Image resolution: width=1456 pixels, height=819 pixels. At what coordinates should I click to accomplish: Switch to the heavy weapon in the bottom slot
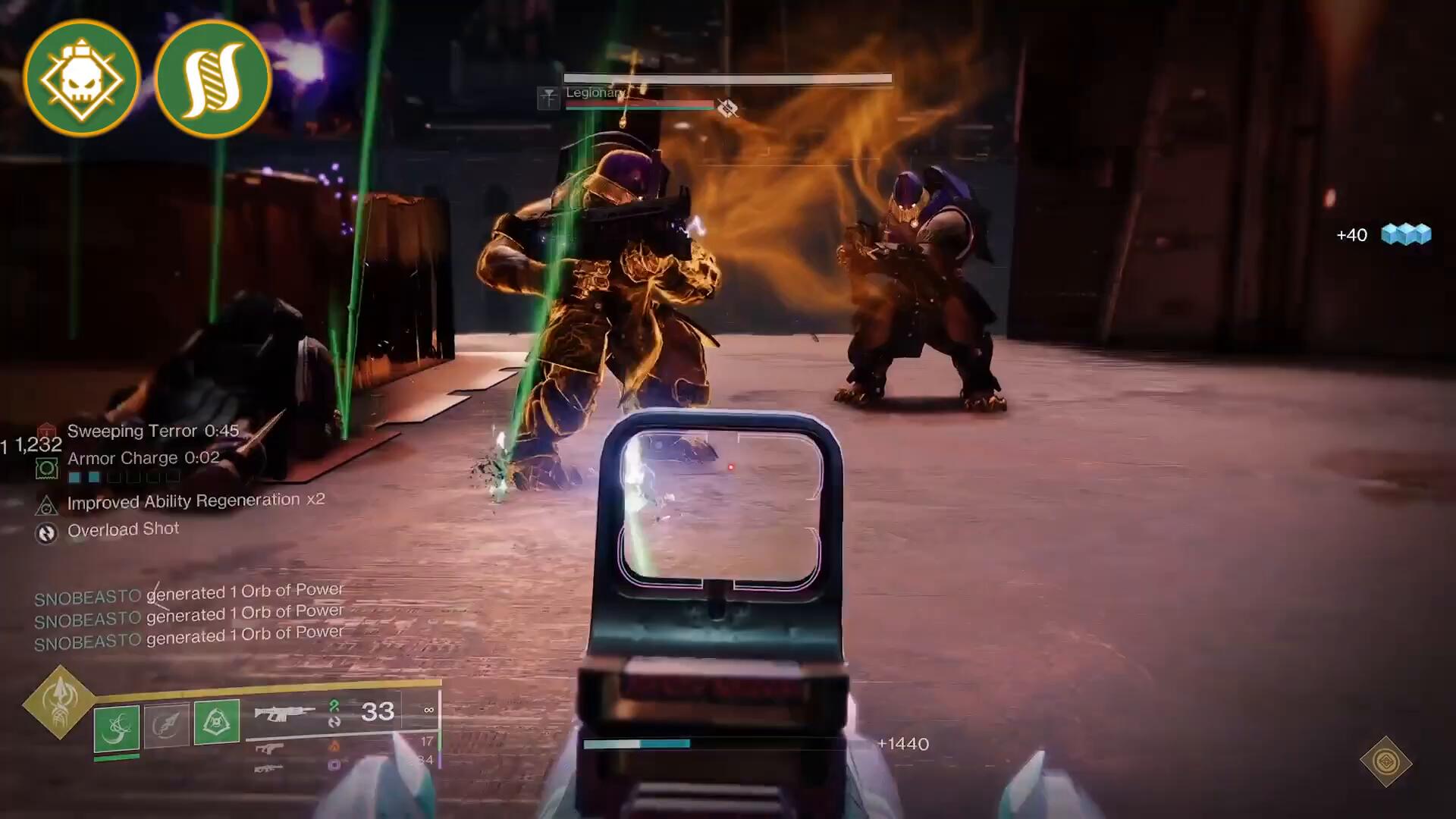click(x=268, y=768)
